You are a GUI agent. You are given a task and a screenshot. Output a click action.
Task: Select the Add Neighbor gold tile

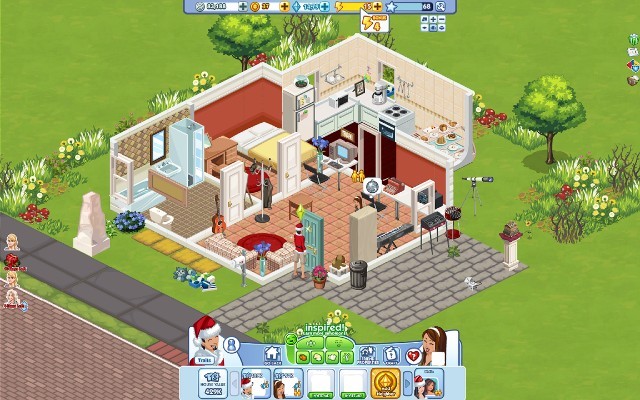(385, 383)
